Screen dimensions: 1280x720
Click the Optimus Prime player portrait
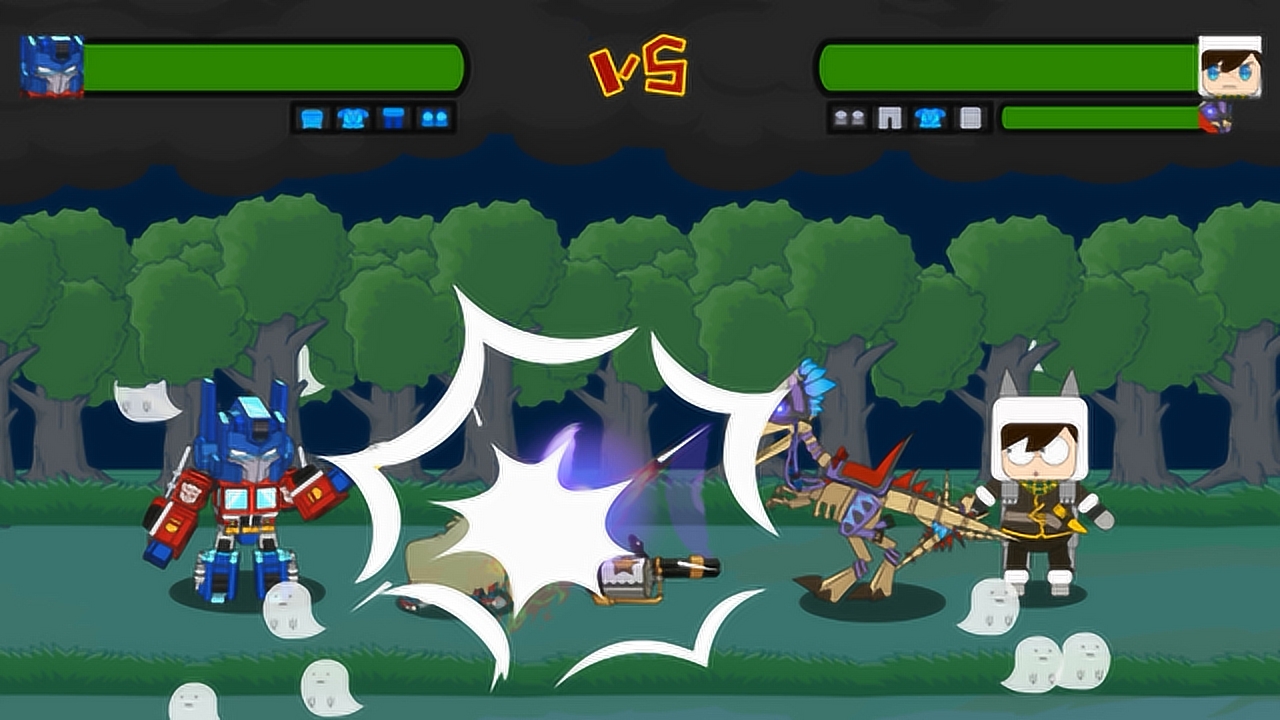pos(52,66)
